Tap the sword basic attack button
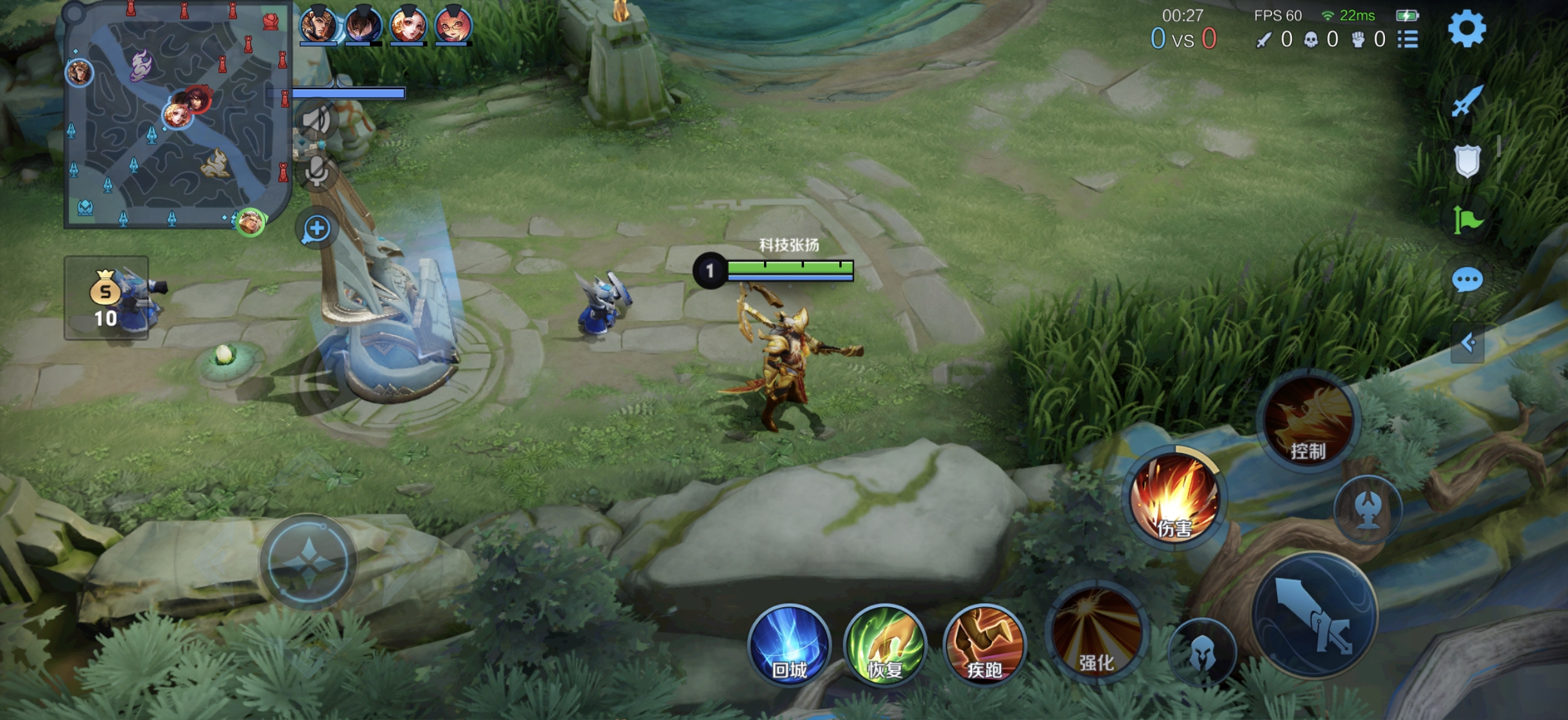Image resolution: width=1568 pixels, height=720 pixels. 1314,615
